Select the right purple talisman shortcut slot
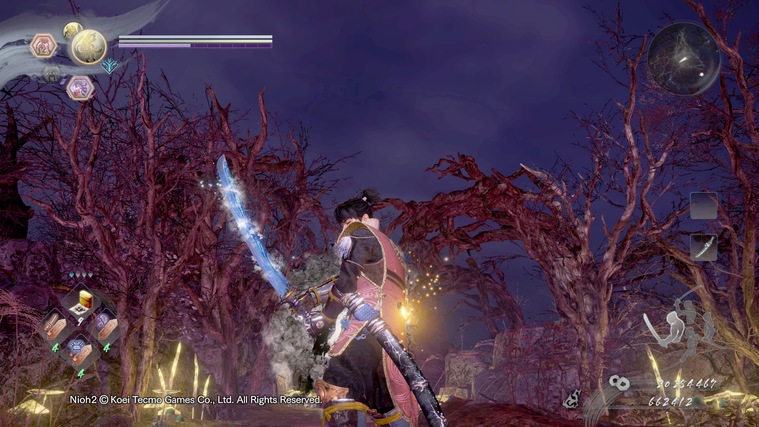 (x=105, y=325)
